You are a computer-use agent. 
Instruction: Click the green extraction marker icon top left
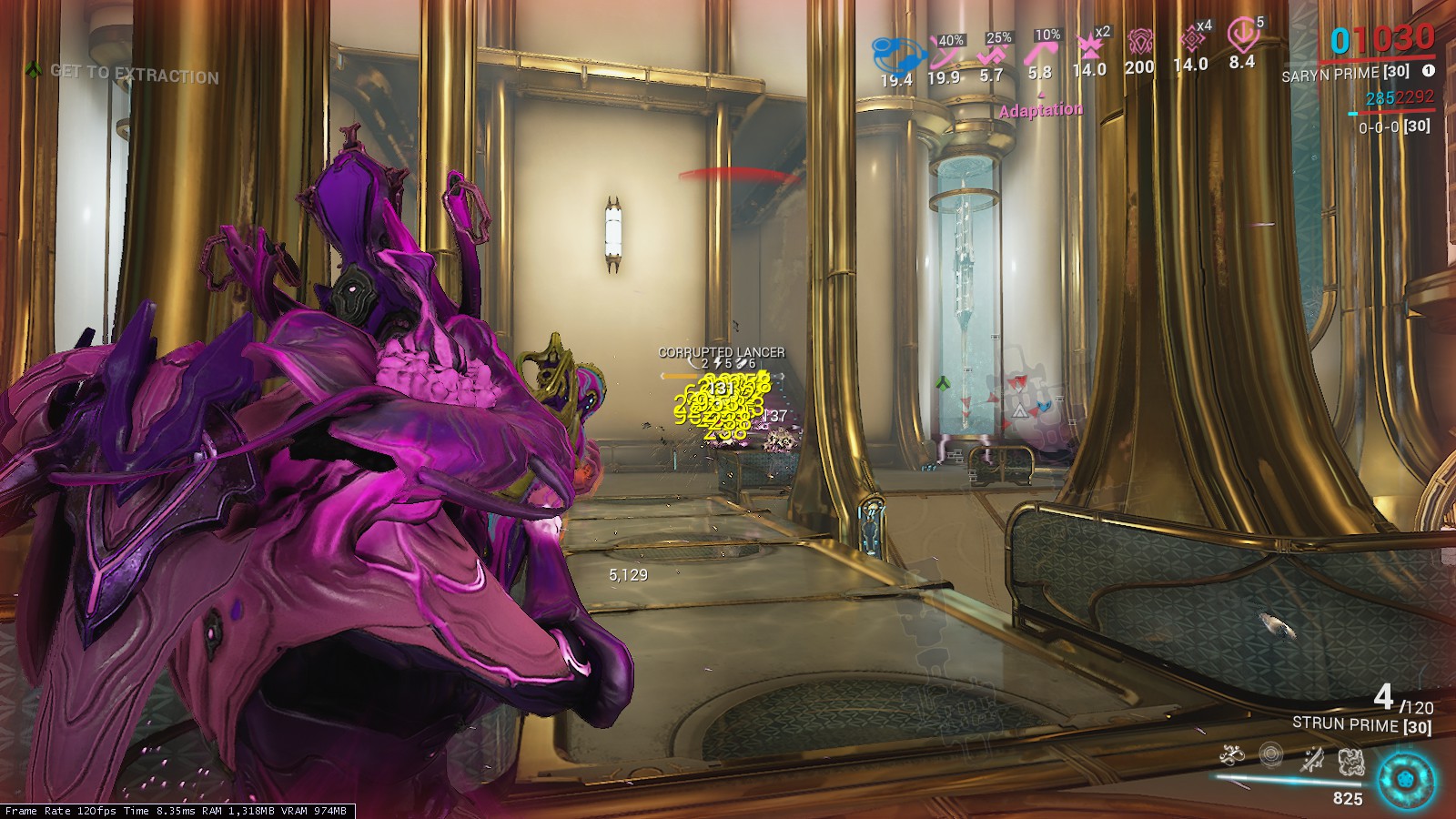pos(33,68)
